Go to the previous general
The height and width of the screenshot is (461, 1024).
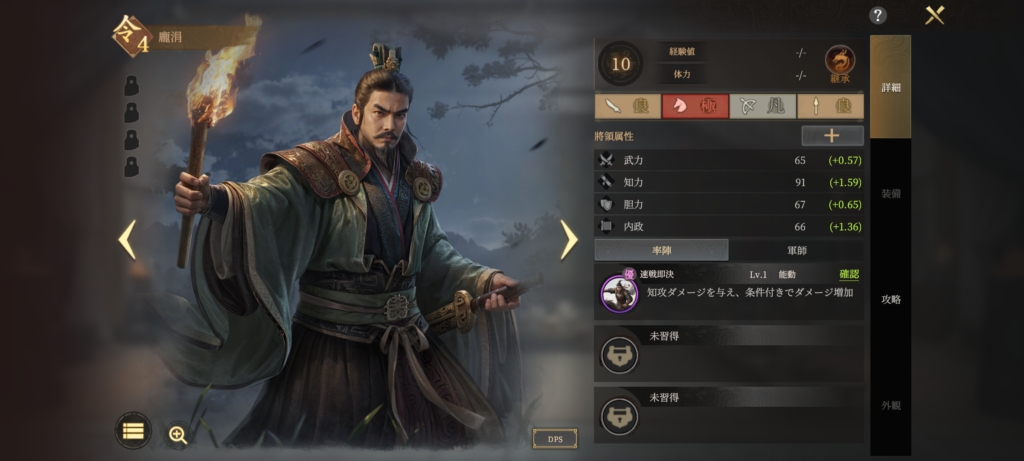[127, 239]
